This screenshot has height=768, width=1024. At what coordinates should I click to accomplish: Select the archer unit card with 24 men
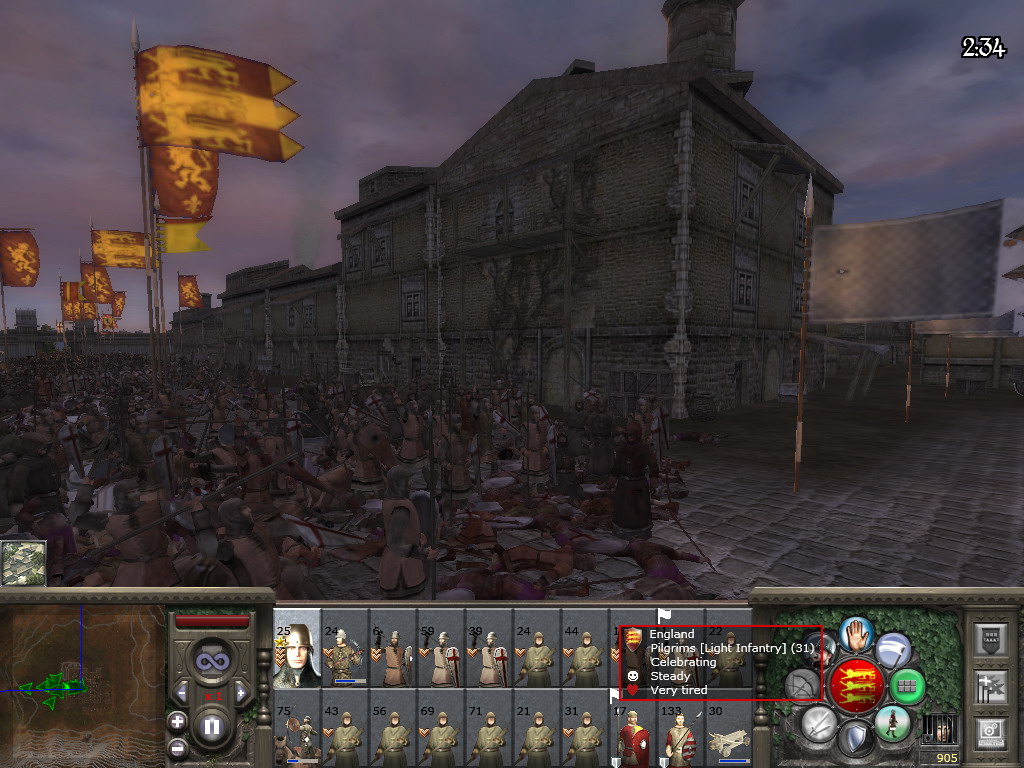(x=345, y=651)
